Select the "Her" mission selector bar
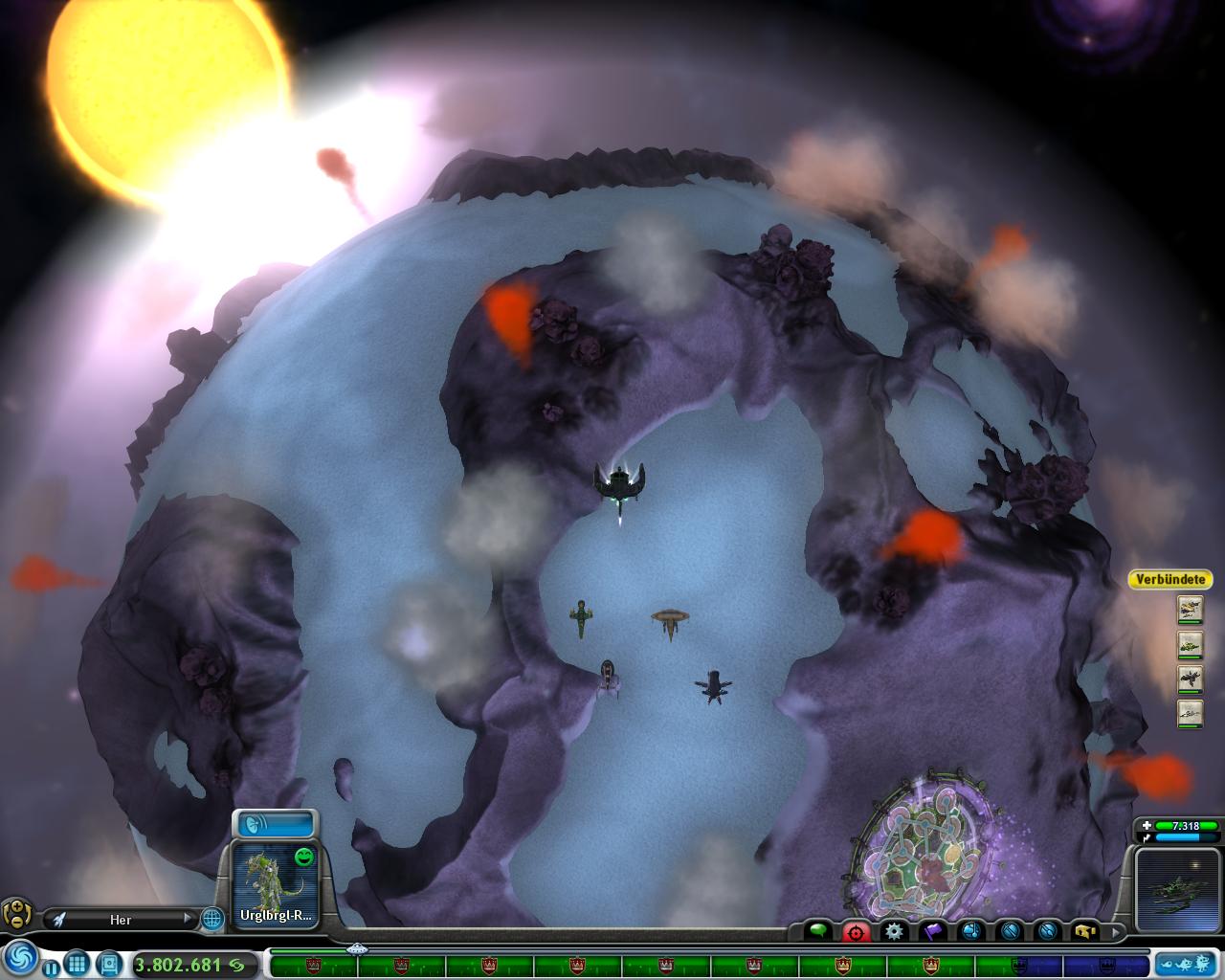1225x980 pixels. click(x=121, y=919)
